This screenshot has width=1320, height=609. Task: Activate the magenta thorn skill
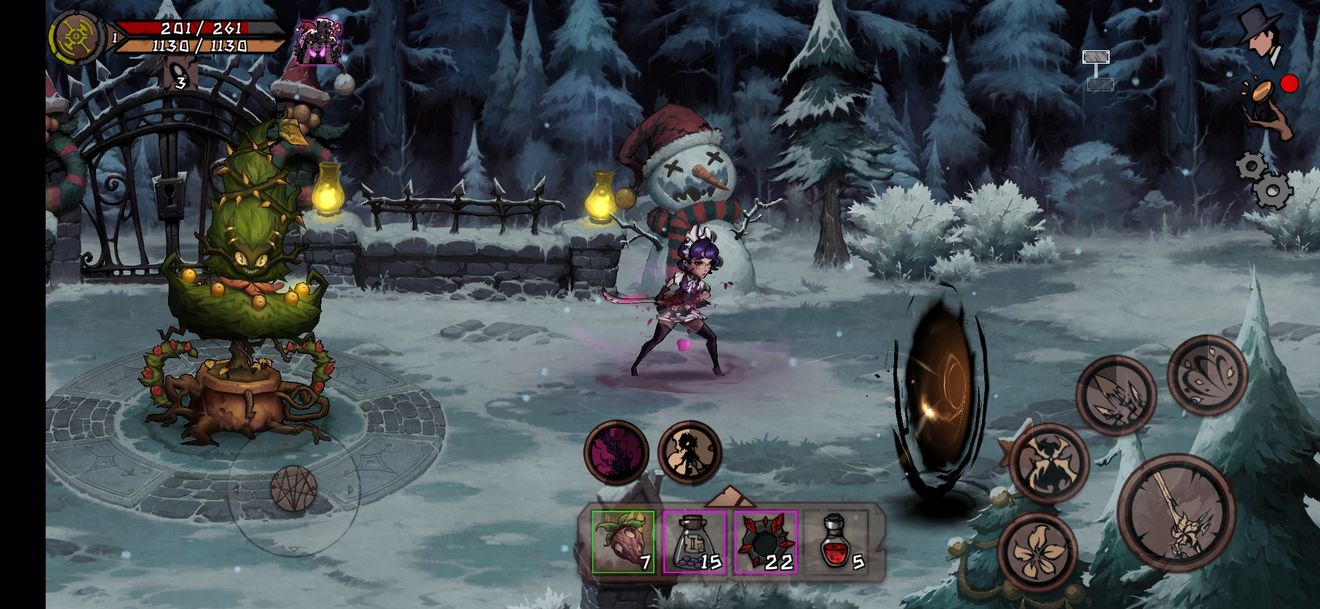tap(616, 453)
